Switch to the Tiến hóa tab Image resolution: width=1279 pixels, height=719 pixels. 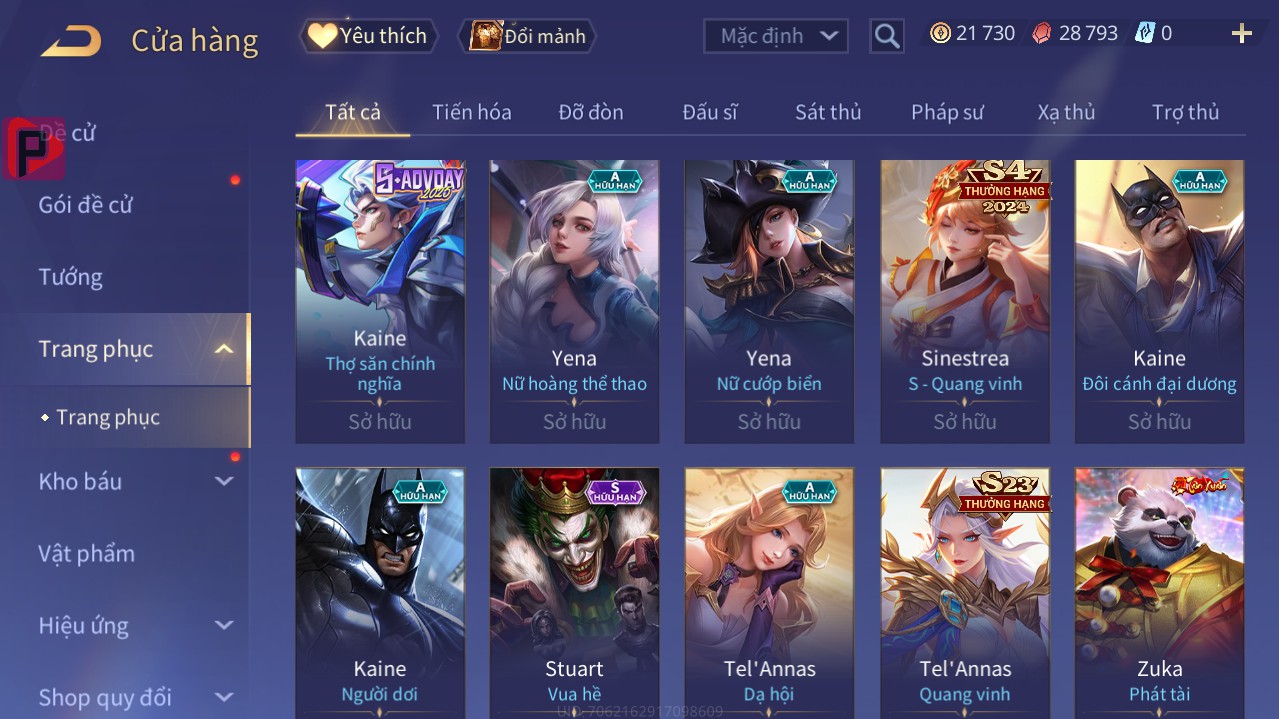(x=472, y=112)
